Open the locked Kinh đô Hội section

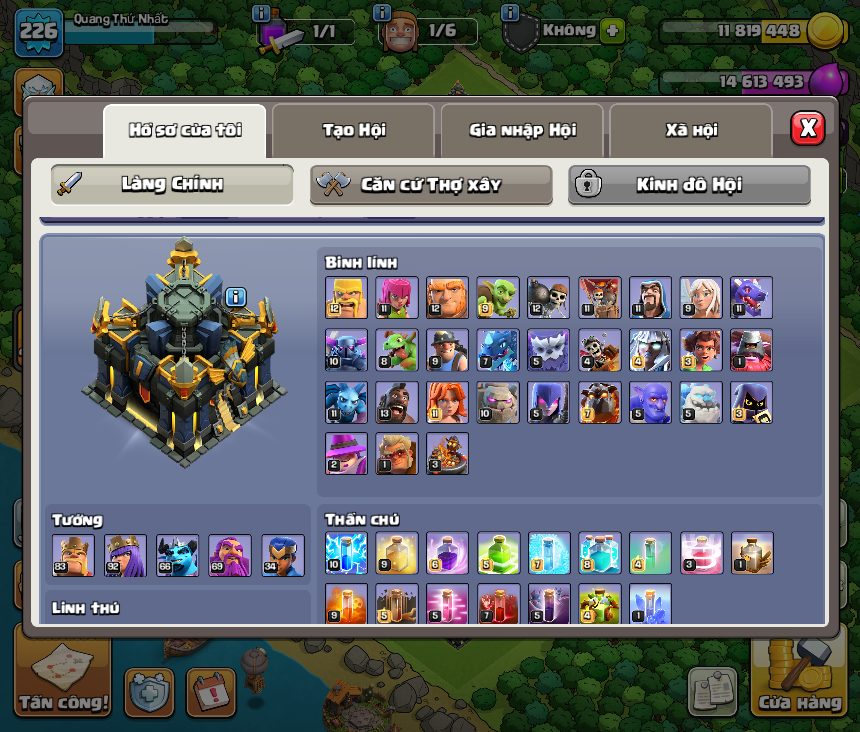point(689,185)
